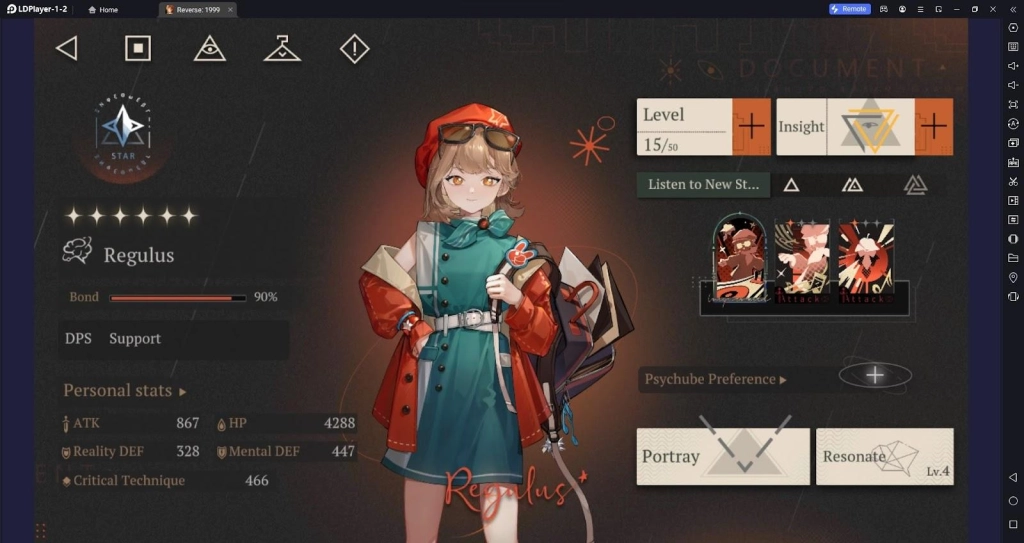Add a psychube with the oval plus

pos(875,375)
